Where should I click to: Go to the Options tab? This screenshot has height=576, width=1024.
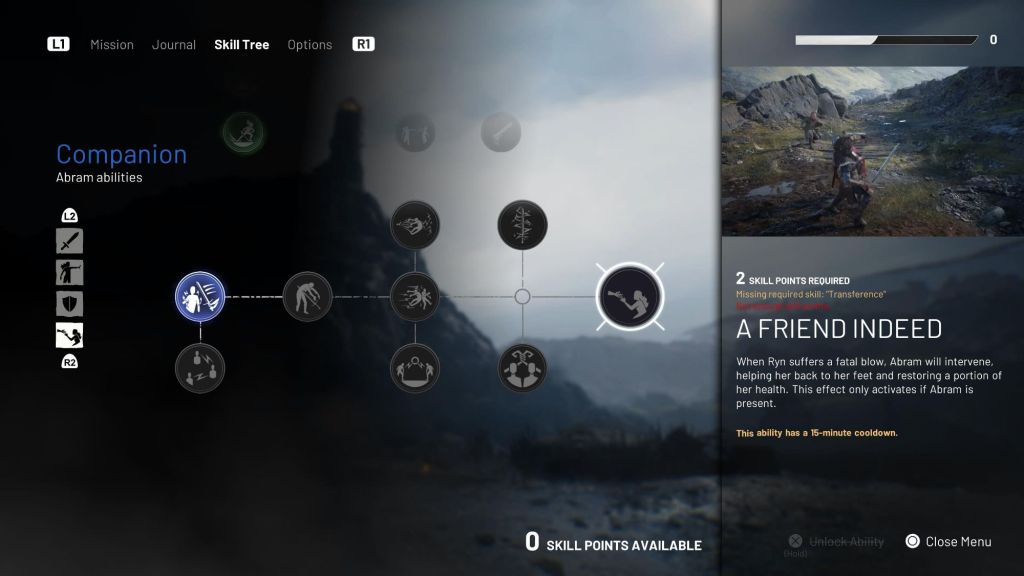310,45
